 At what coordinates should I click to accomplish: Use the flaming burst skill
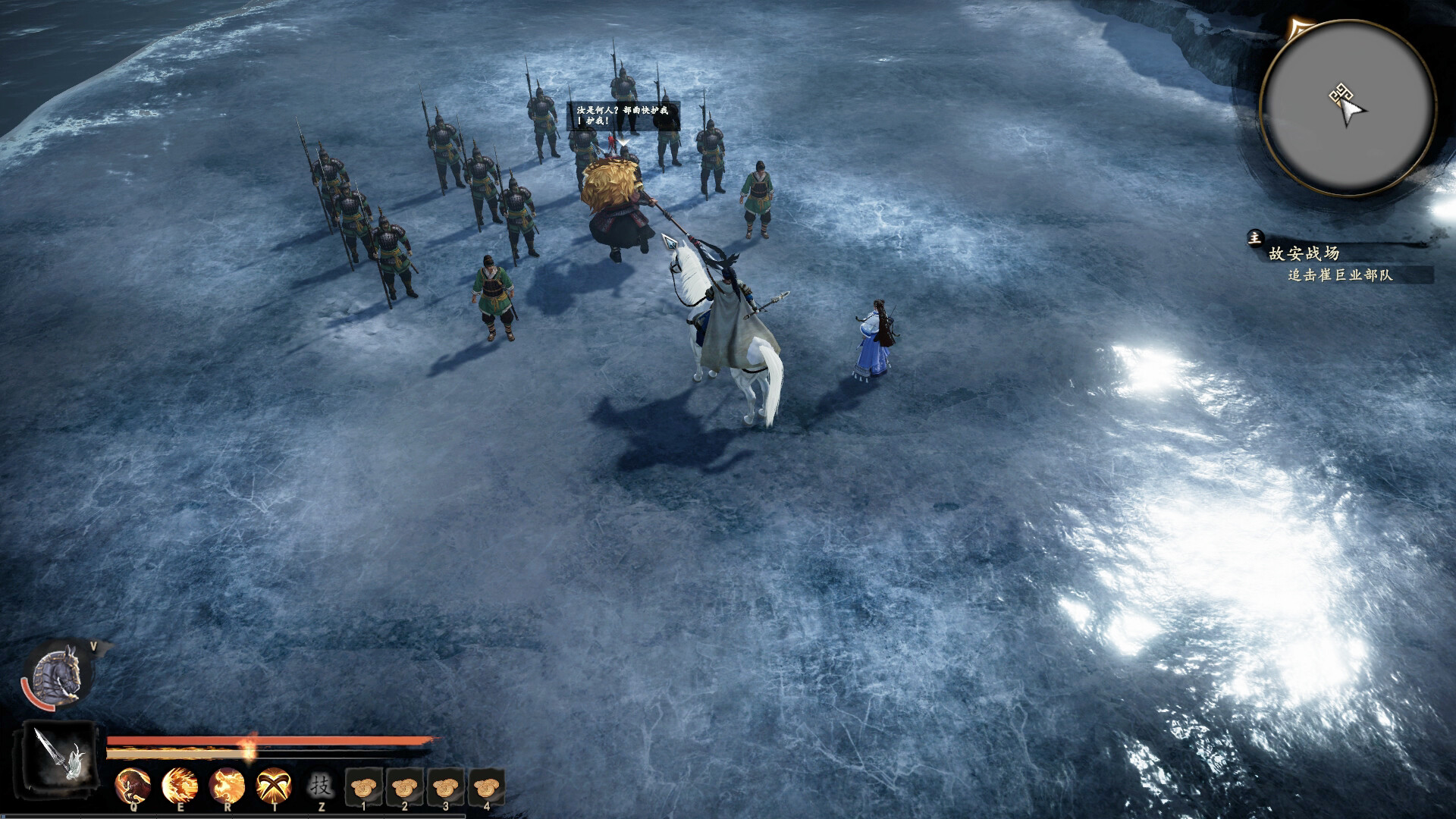click(x=180, y=785)
